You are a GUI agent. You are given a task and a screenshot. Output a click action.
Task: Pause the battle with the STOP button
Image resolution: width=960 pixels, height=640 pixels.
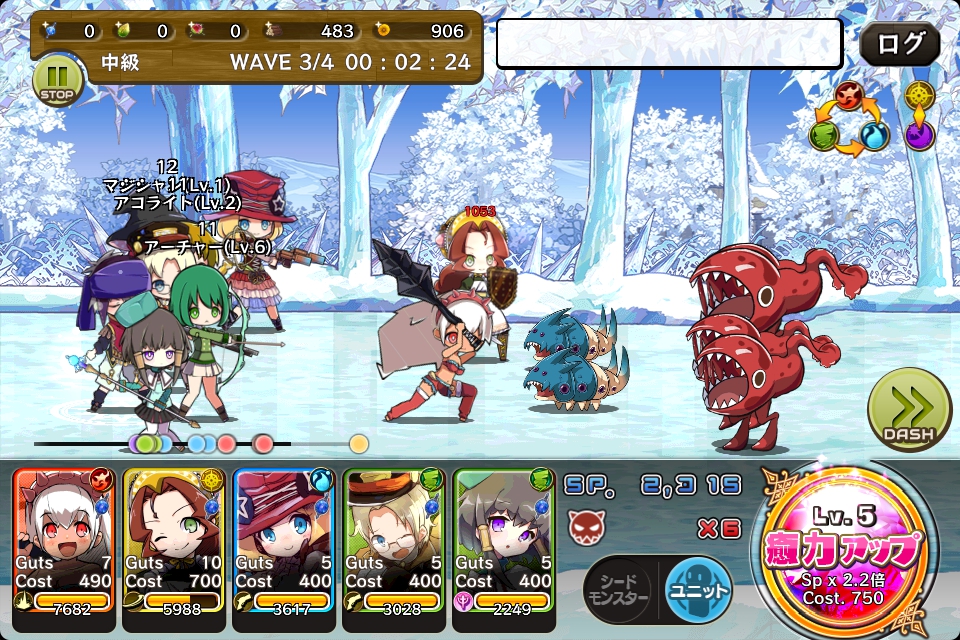click(56, 80)
